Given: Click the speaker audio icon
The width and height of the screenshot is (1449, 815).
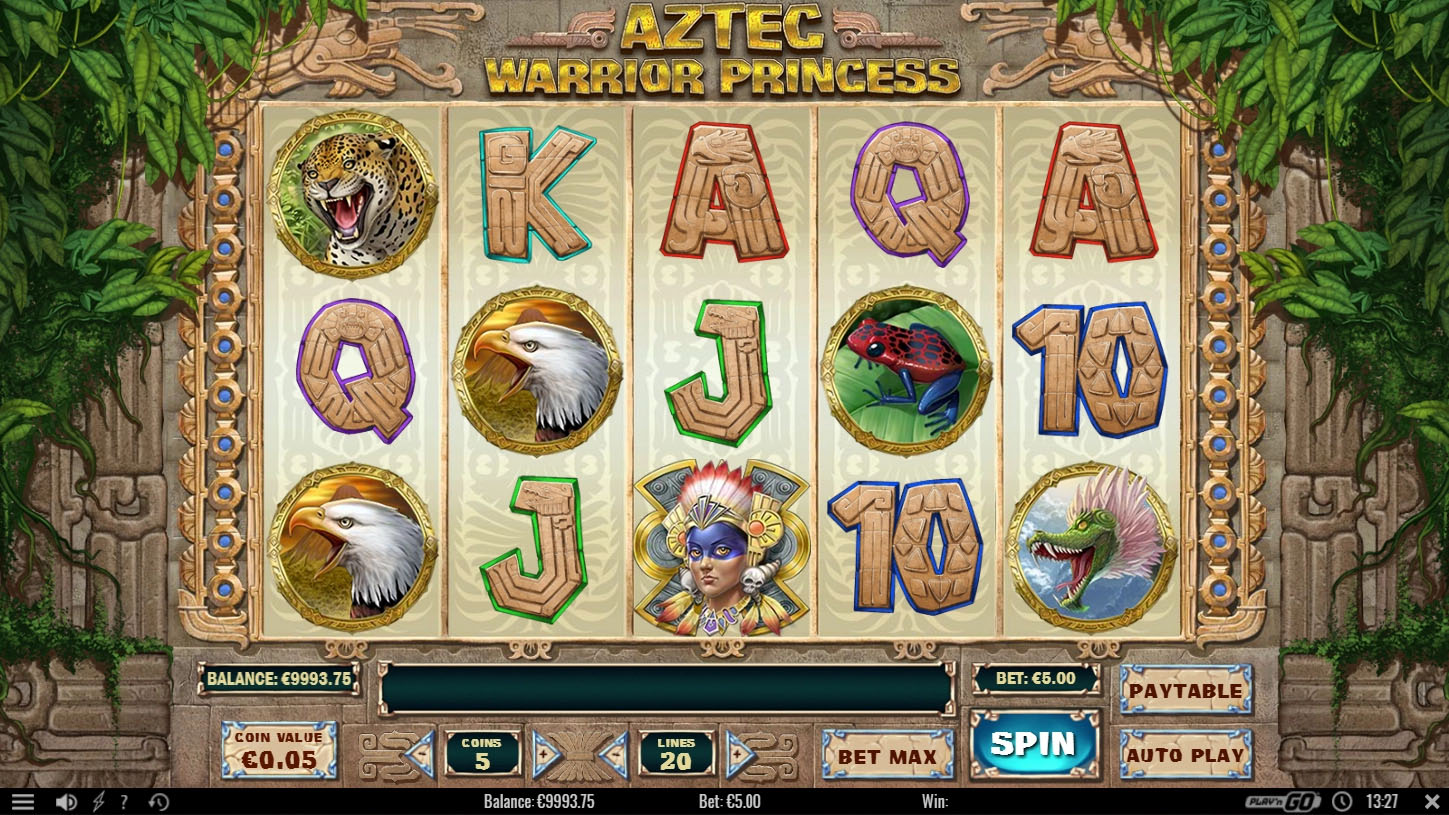Looking at the screenshot, I should (66, 800).
